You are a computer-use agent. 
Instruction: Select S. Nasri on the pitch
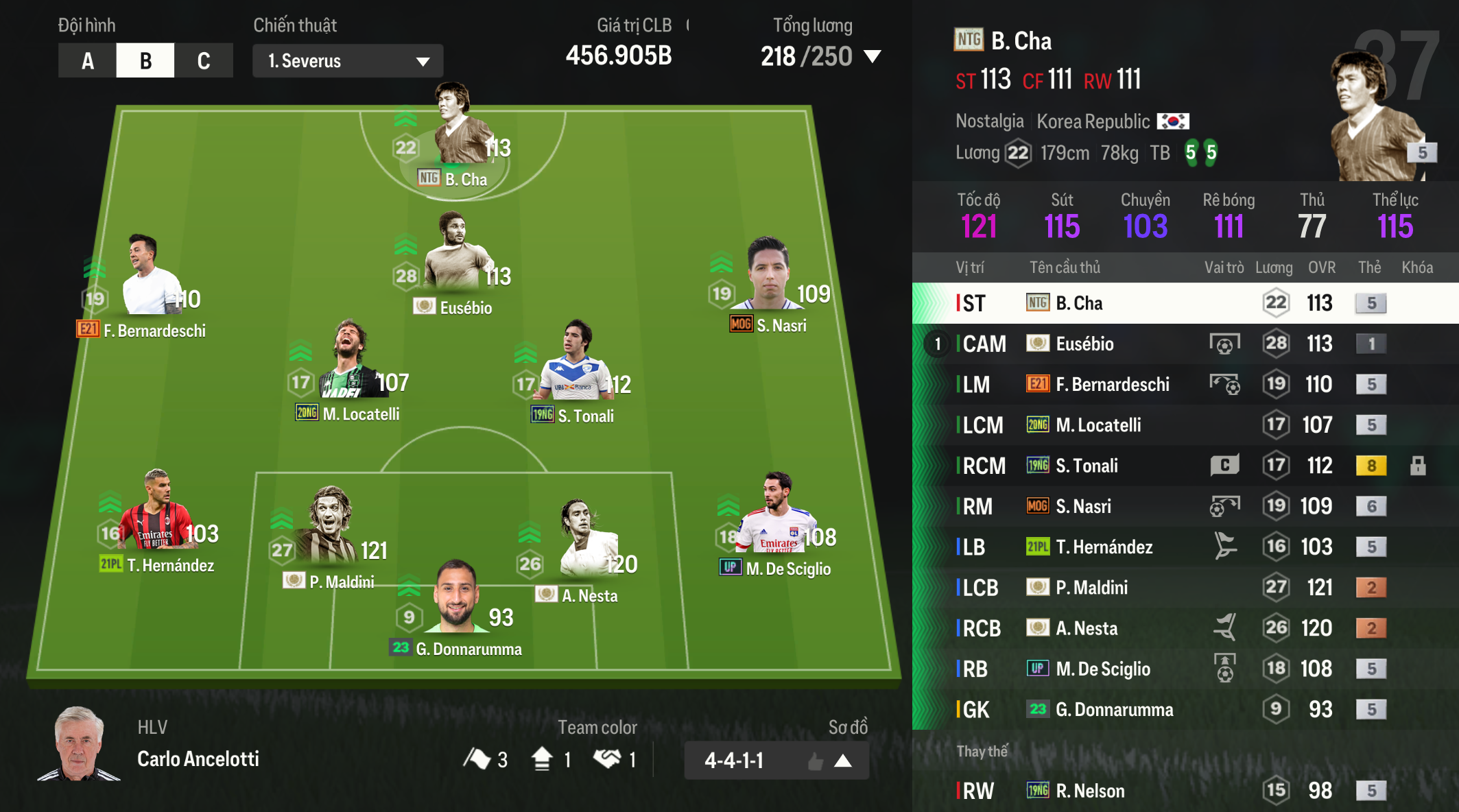point(768,283)
